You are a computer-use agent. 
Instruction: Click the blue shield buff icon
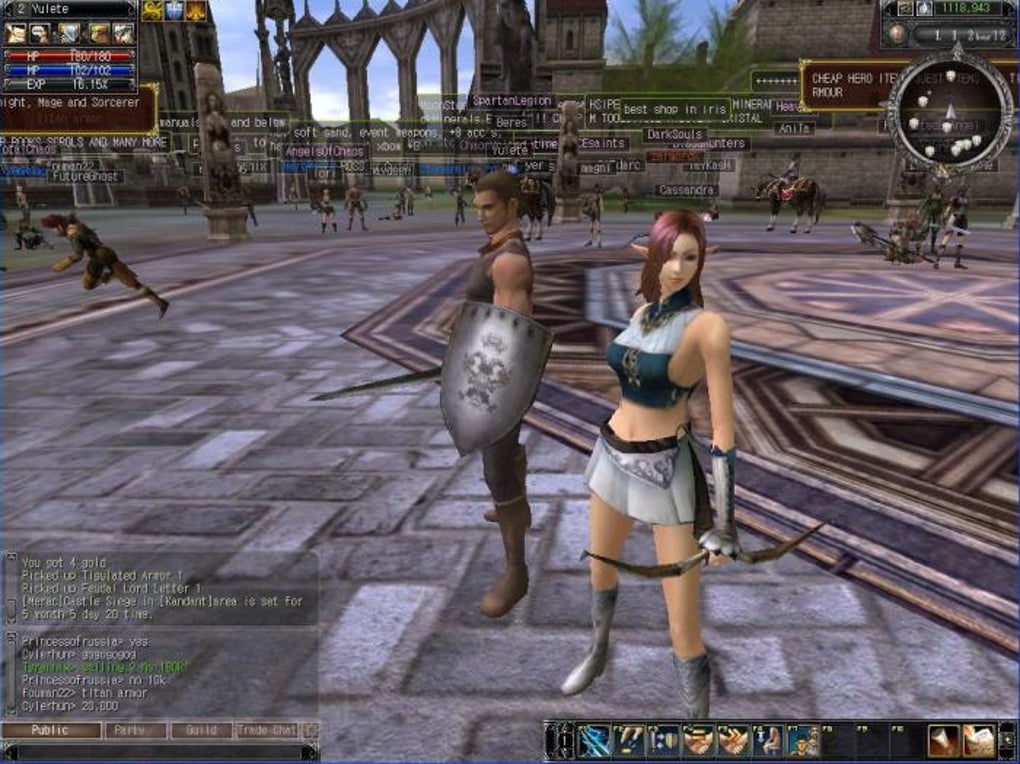(x=174, y=10)
